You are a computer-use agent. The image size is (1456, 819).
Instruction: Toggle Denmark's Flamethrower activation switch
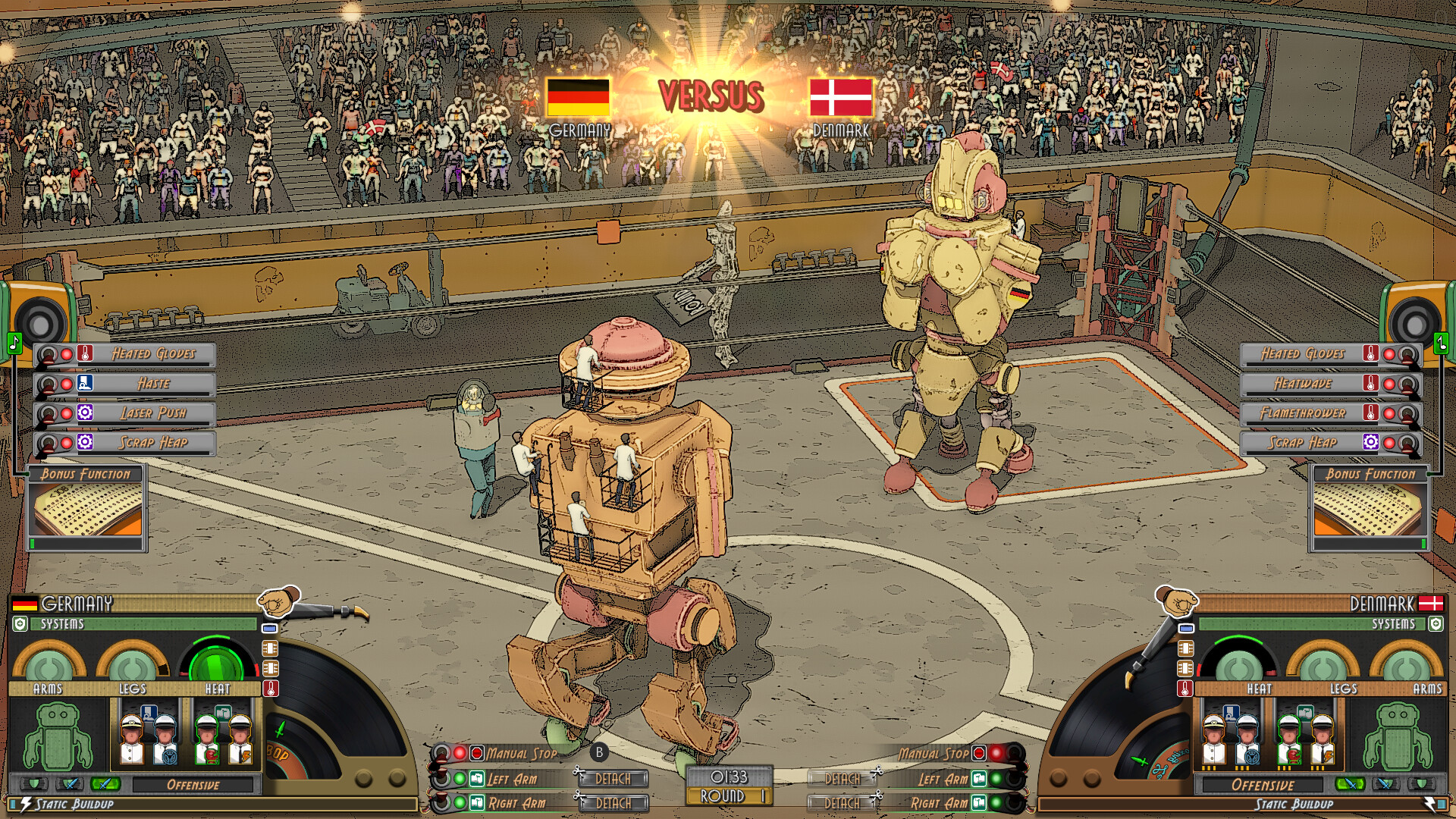coord(1406,415)
